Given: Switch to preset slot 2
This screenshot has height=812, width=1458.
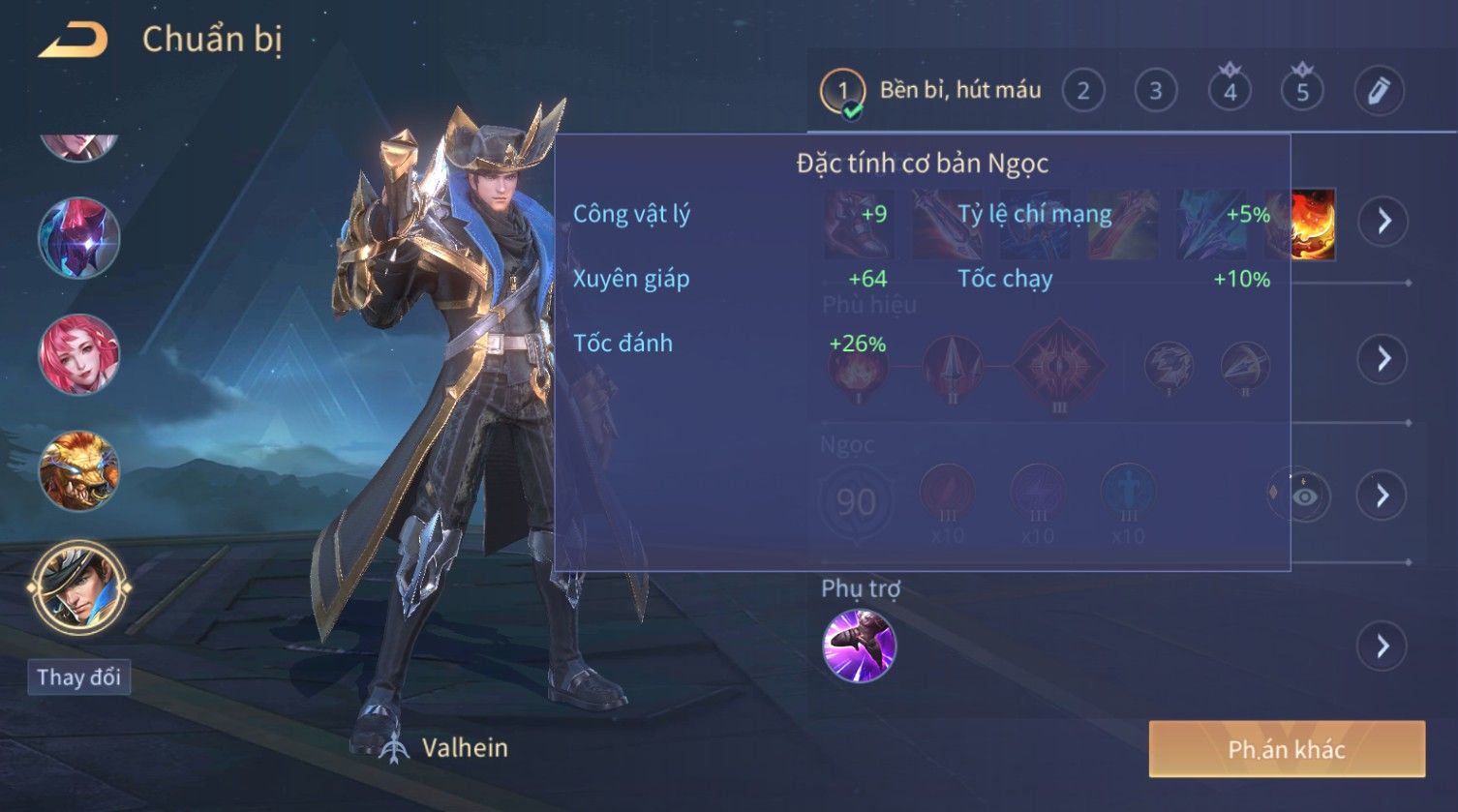Looking at the screenshot, I should (x=1083, y=91).
